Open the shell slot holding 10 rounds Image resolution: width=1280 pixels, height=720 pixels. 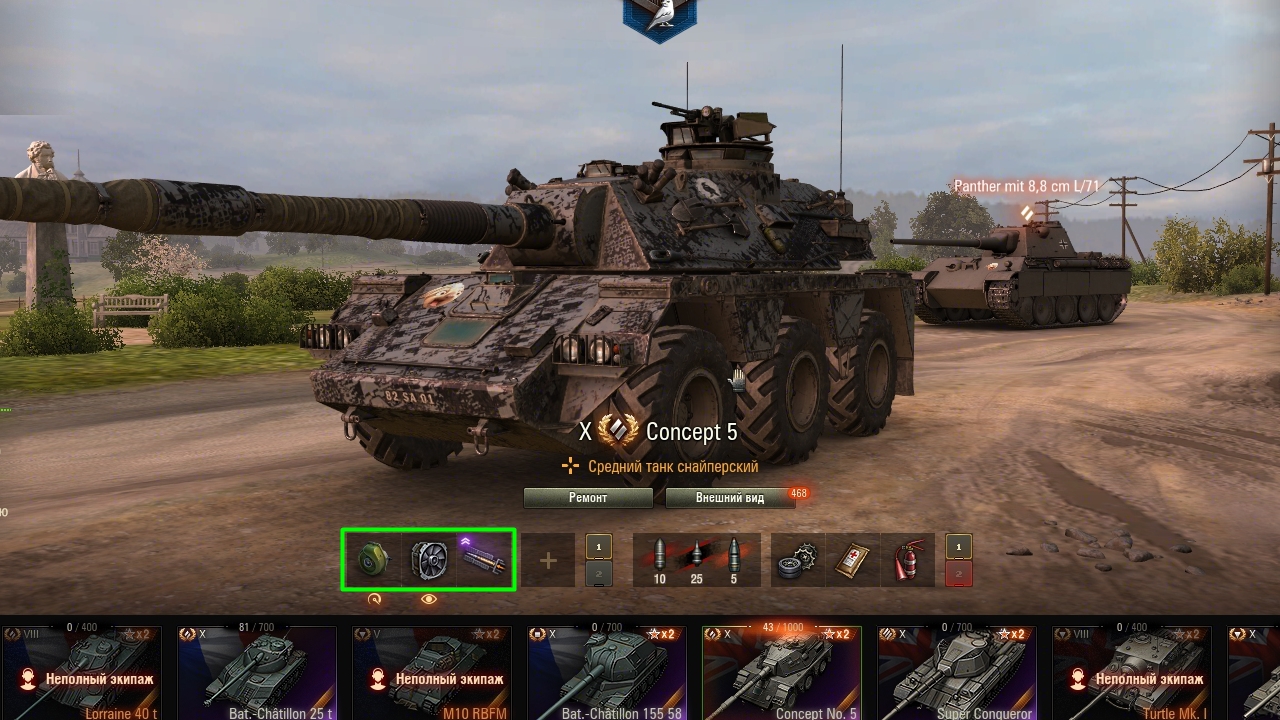point(659,558)
